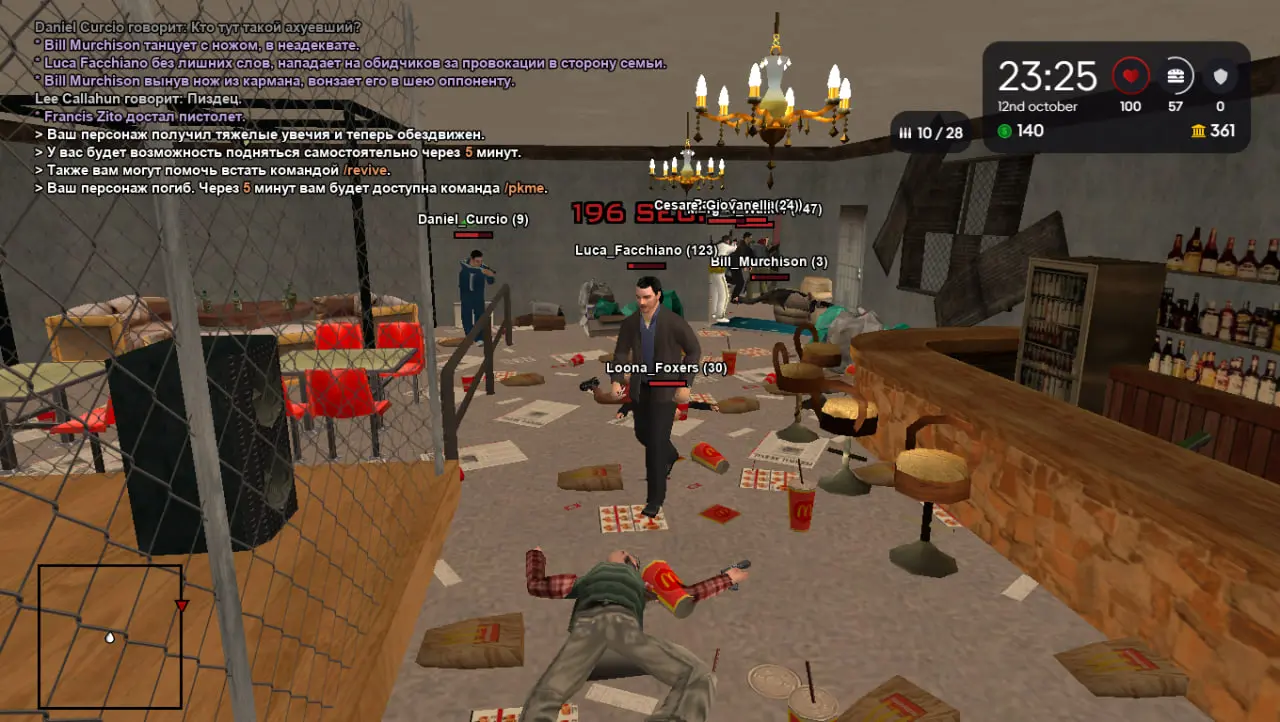The height and width of the screenshot is (722, 1280).
Task: Select the burger hunger icon
Action: pyautogui.click(x=1176, y=76)
